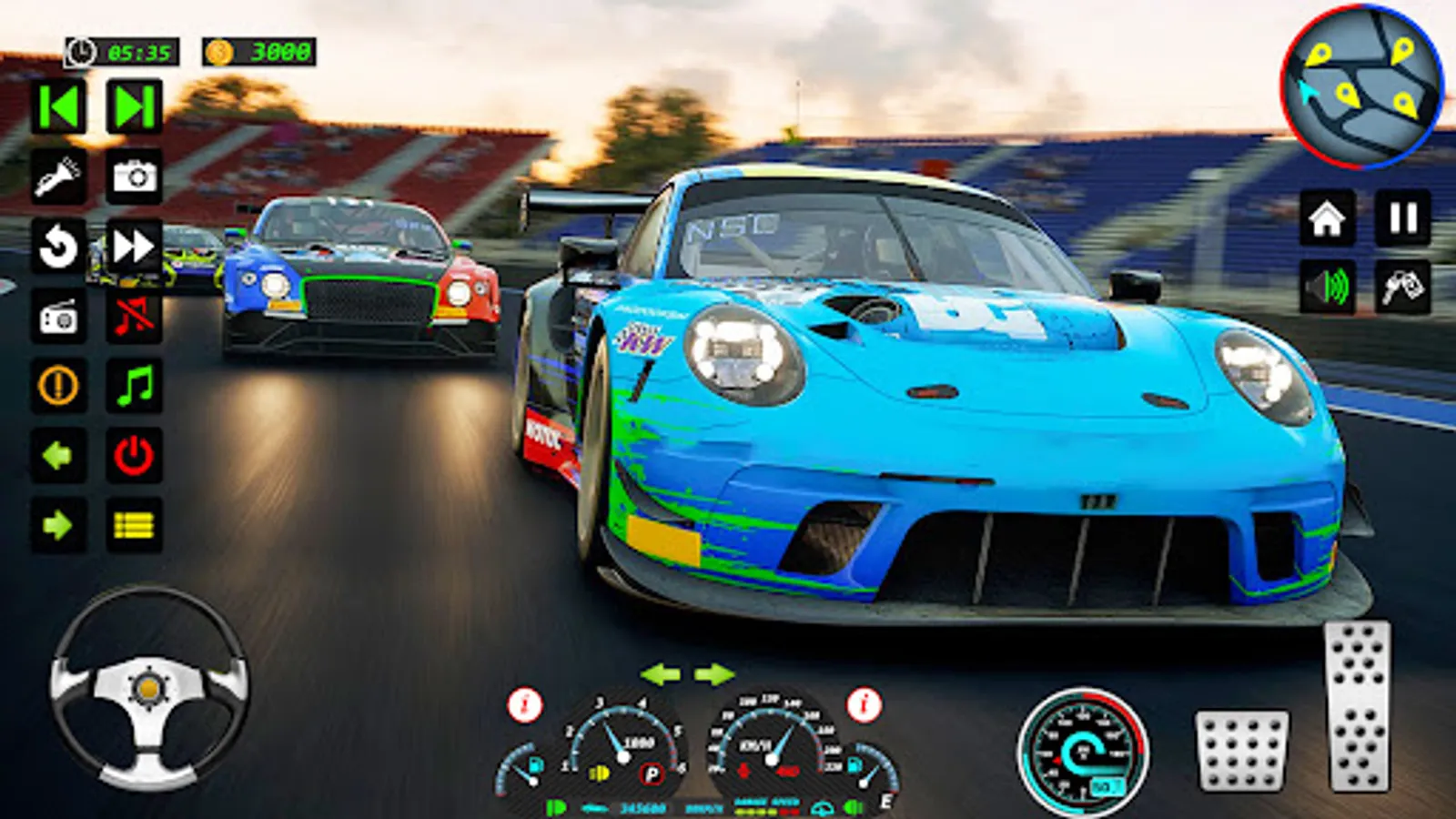This screenshot has width=1456, height=819.
Task: Tap the brake pedal
Action: (1241, 750)
